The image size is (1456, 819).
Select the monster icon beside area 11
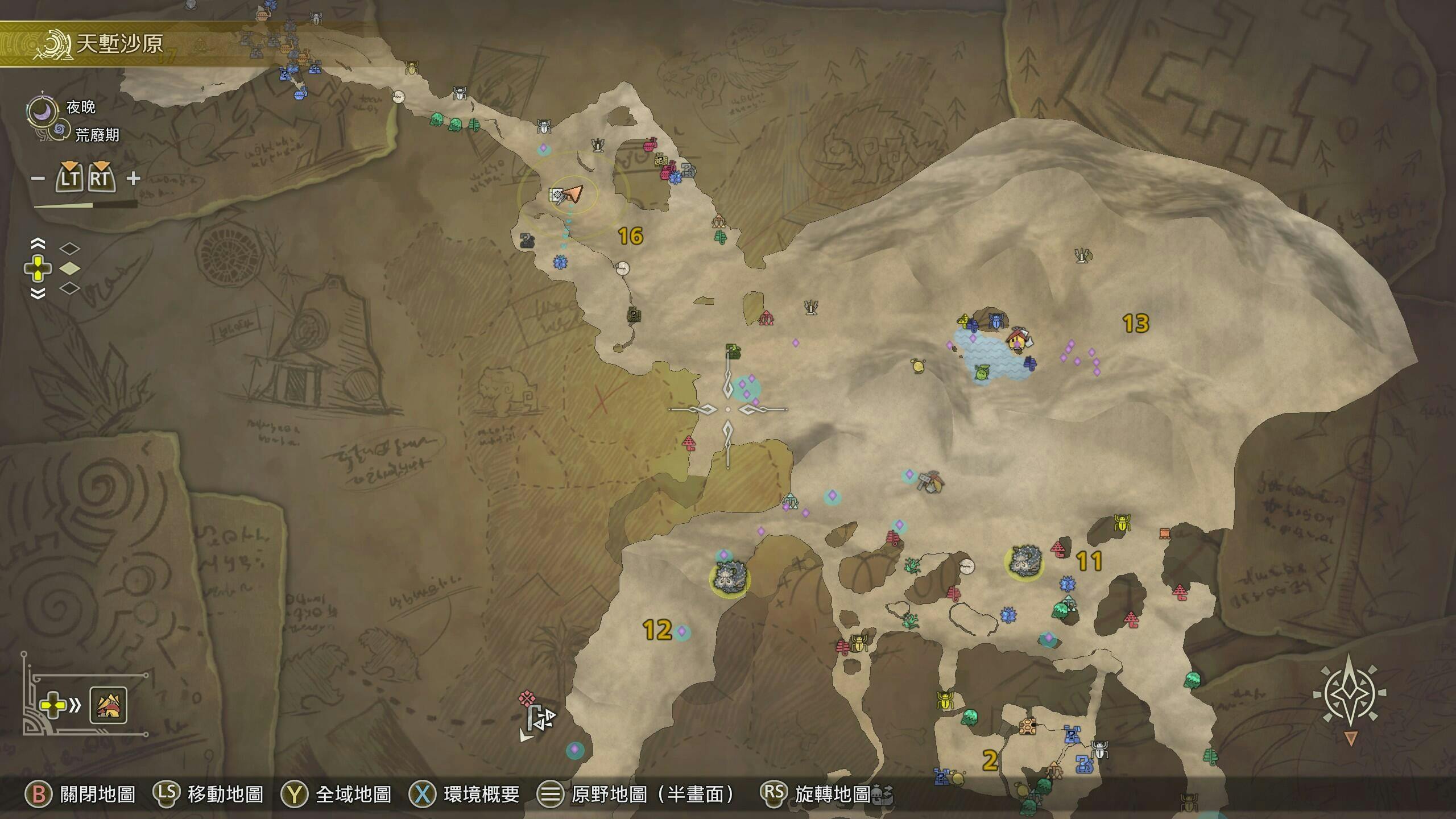1024,562
